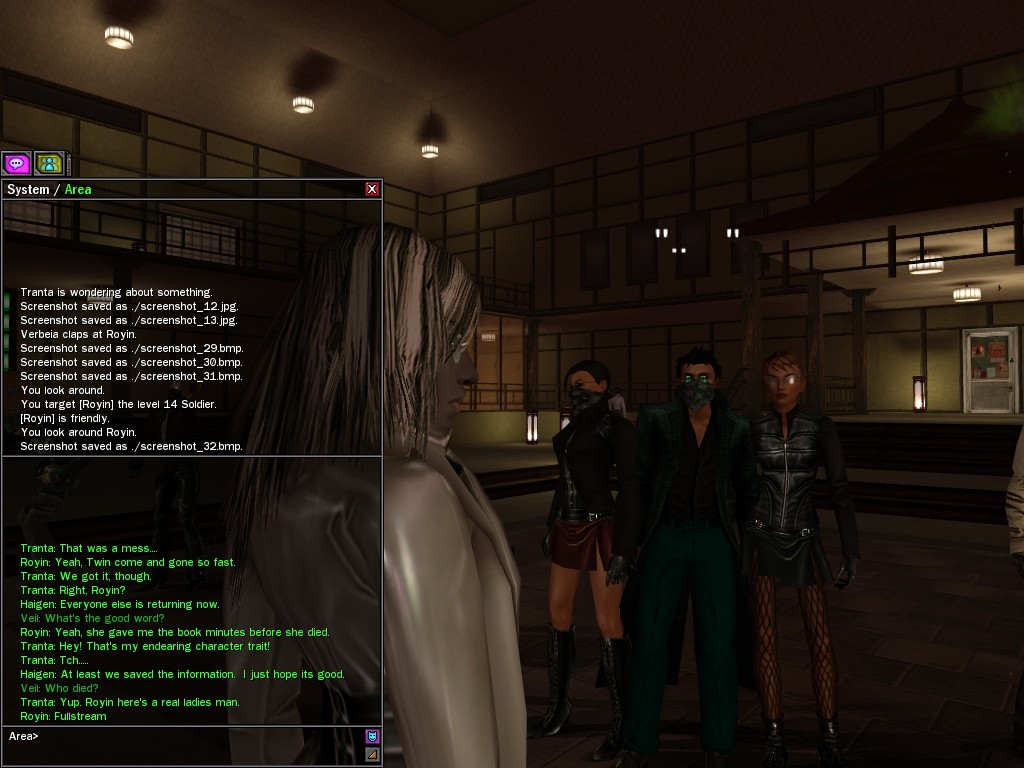The image size is (1024, 768).
Task: Open the yellow team members icon
Action: pos(49,163)
